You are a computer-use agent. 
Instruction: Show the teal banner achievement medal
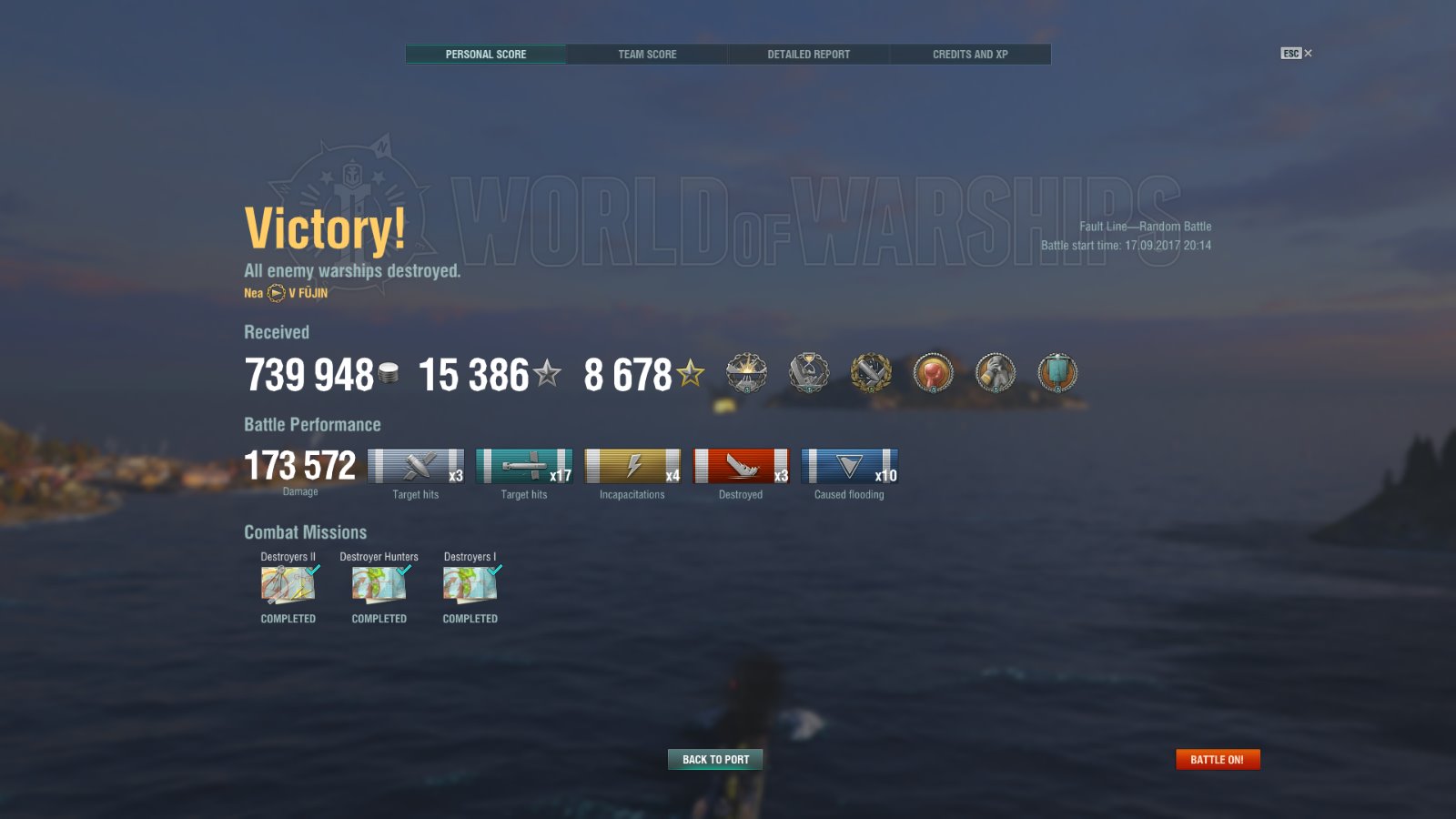click(x=1057, y=373)
